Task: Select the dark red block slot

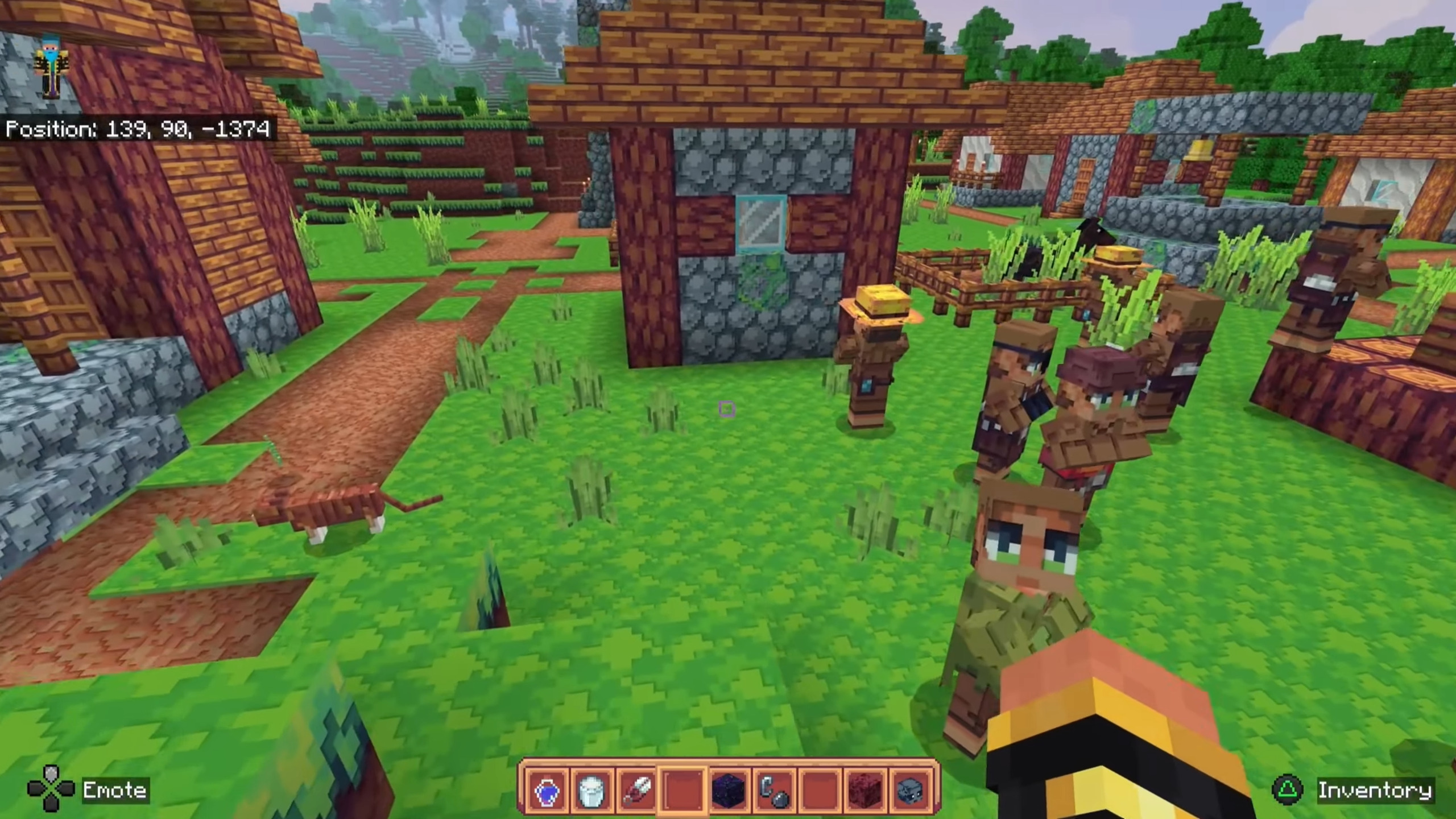Action: pyautogui.click(x=864, y=790)
